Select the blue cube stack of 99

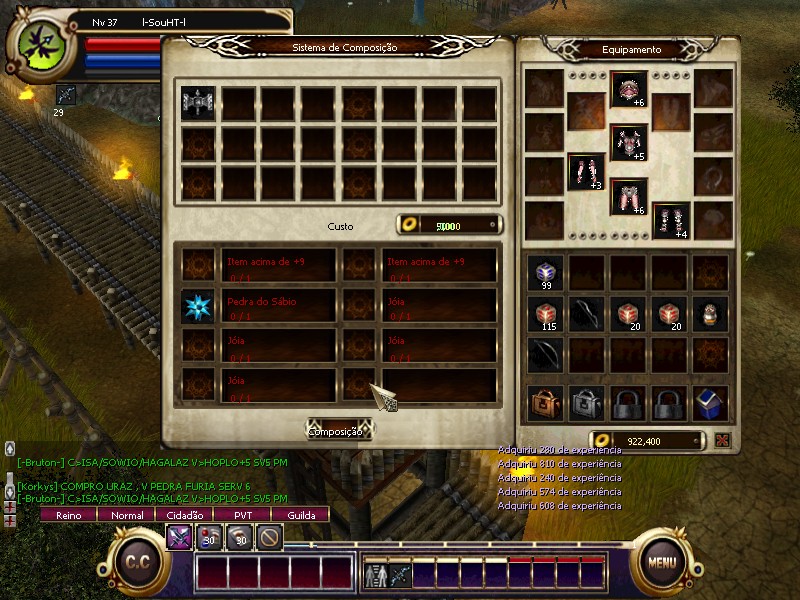546,273
